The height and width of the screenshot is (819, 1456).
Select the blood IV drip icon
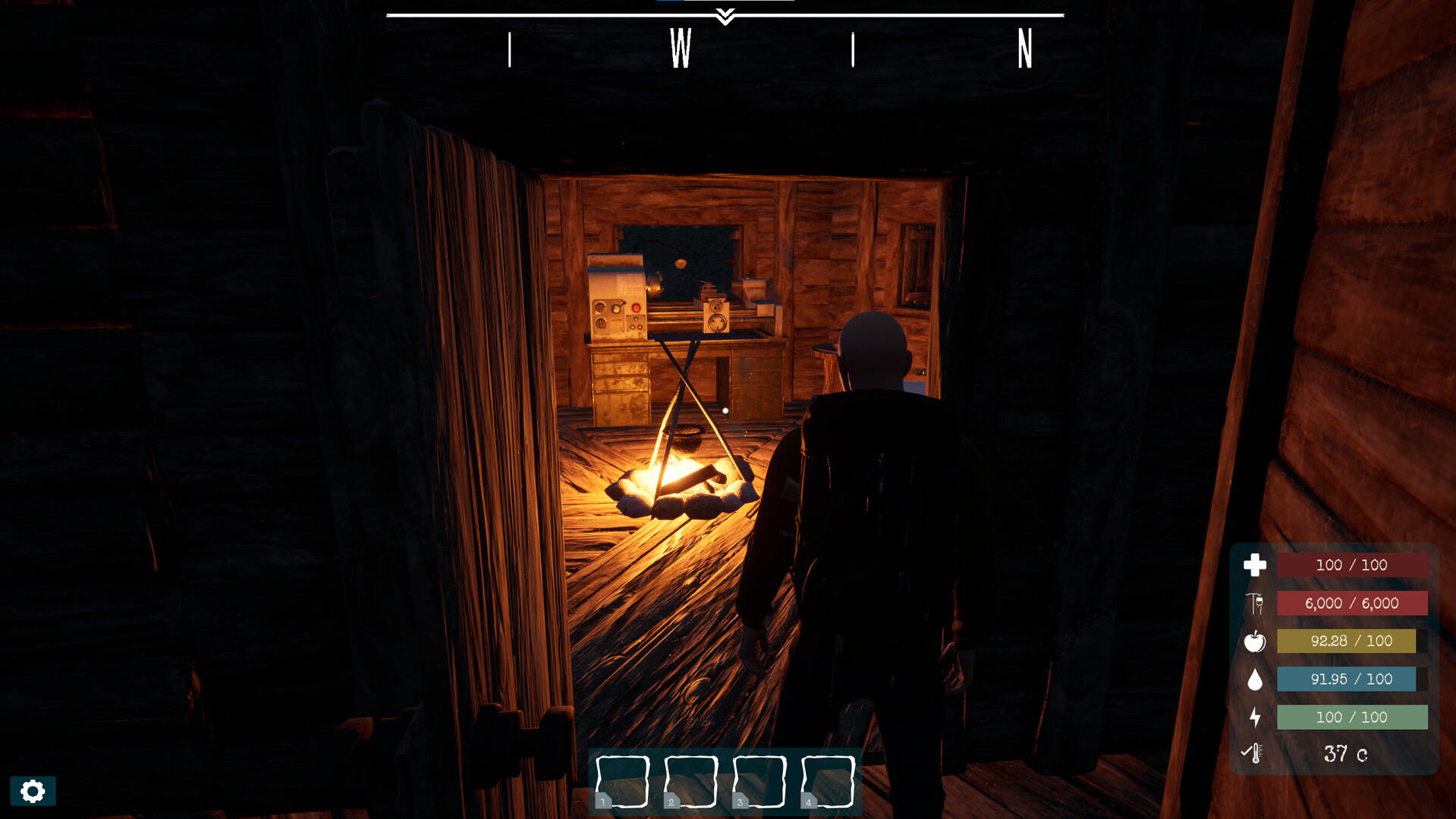(1256, 603)
